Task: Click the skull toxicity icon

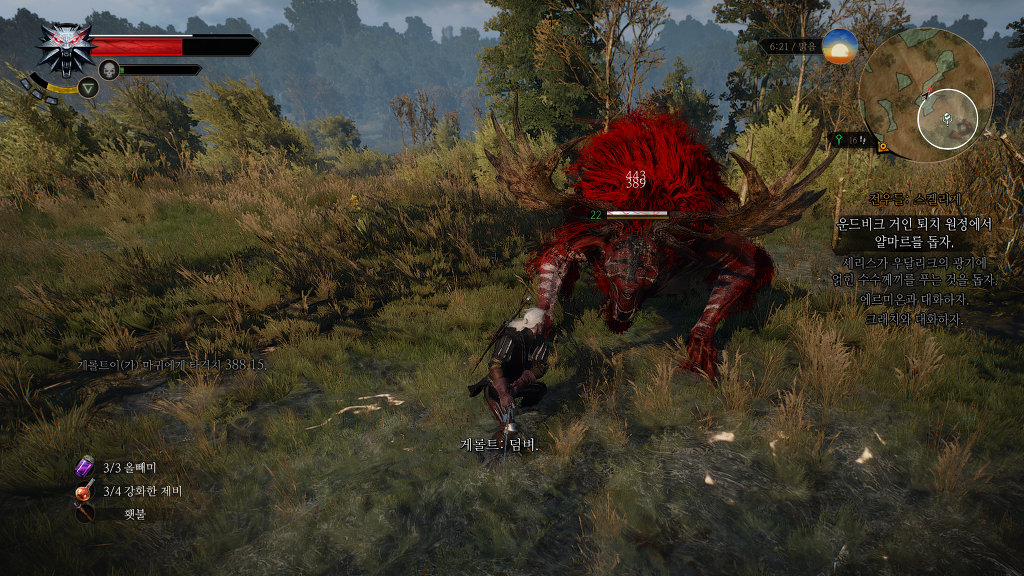Action: (109, 69)
